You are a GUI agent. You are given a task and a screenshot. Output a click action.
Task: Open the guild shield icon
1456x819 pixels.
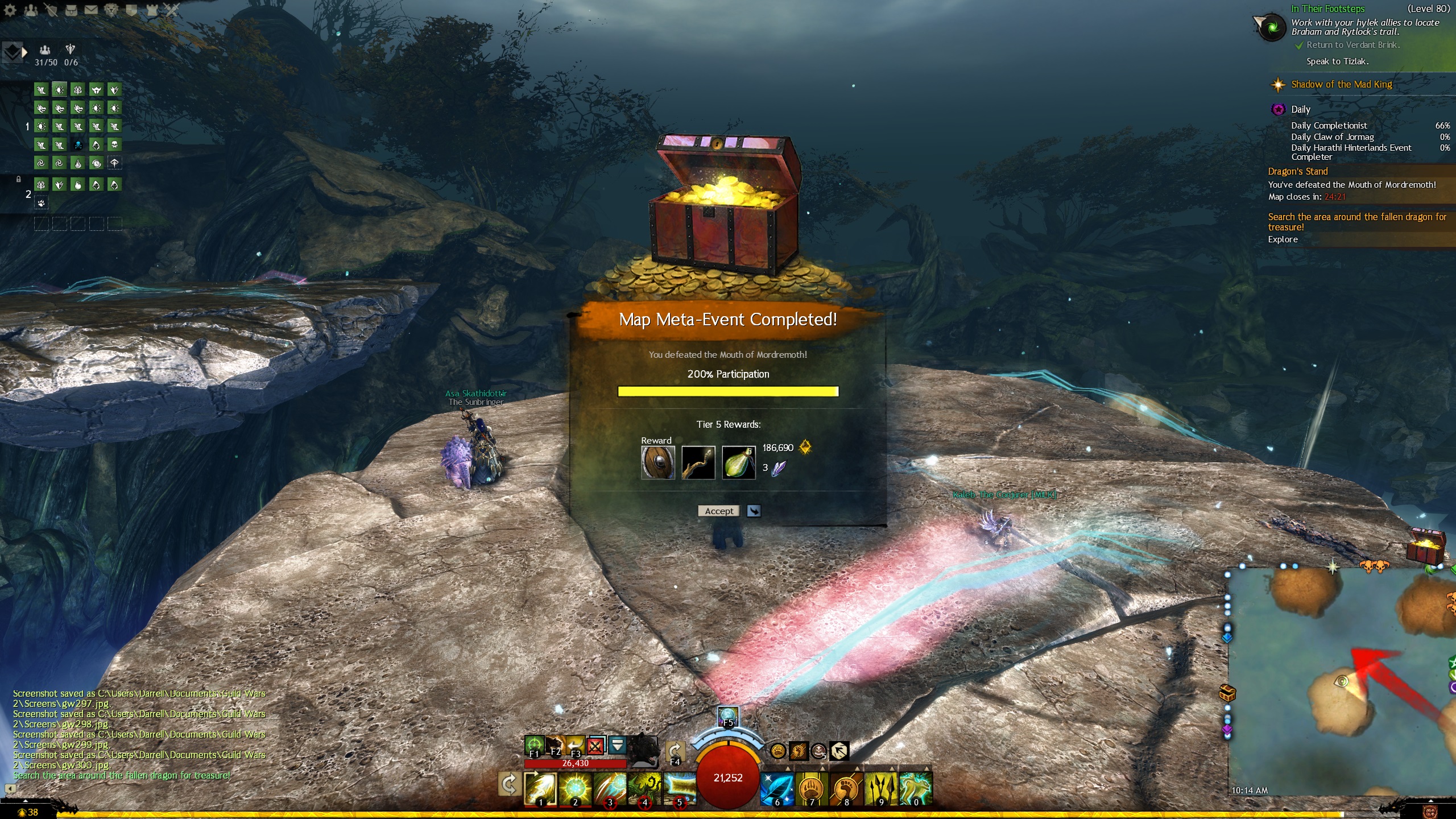[x=131, y=10]
